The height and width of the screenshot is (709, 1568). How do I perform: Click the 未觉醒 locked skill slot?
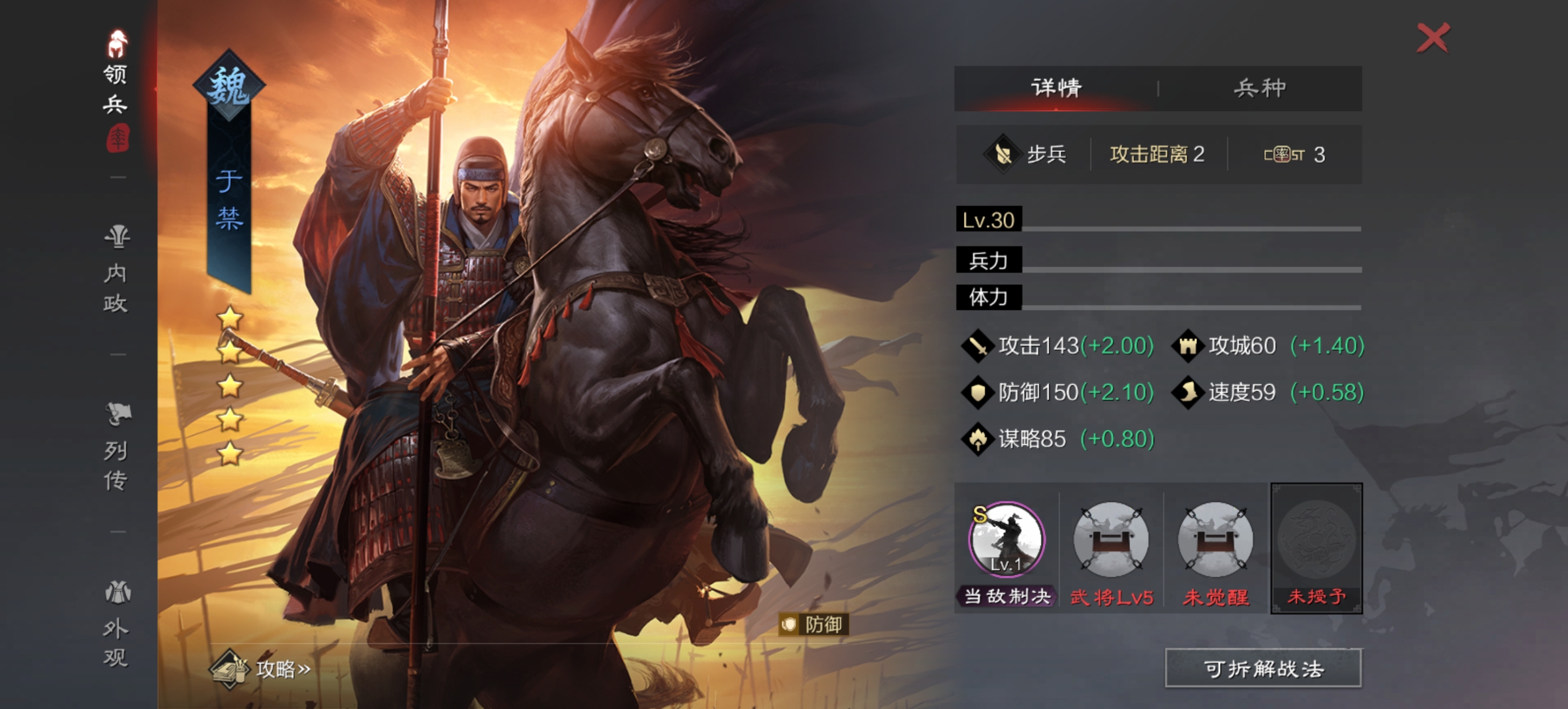pyautogui.click(x=1215, y=540)
